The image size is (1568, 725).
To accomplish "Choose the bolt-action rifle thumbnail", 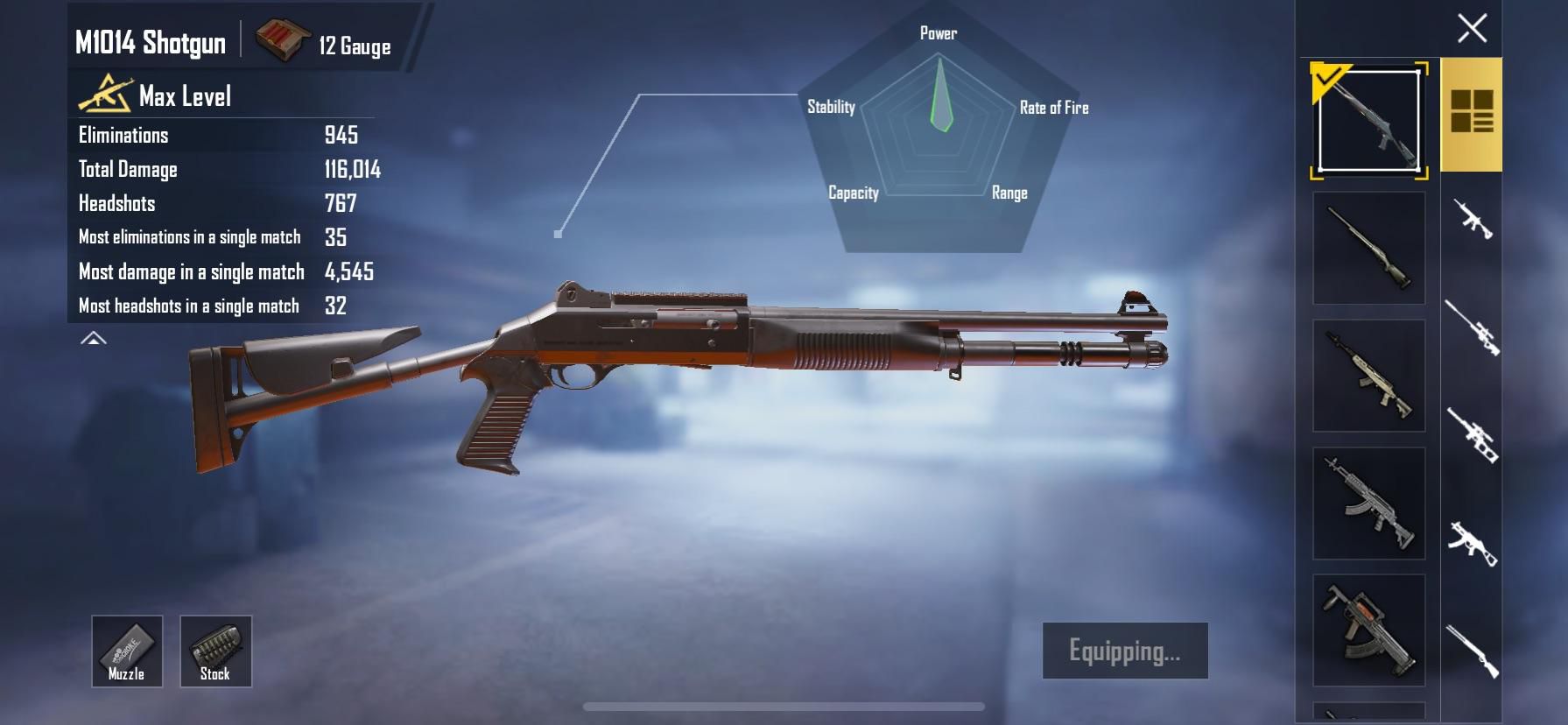I will pos(1368,249).
